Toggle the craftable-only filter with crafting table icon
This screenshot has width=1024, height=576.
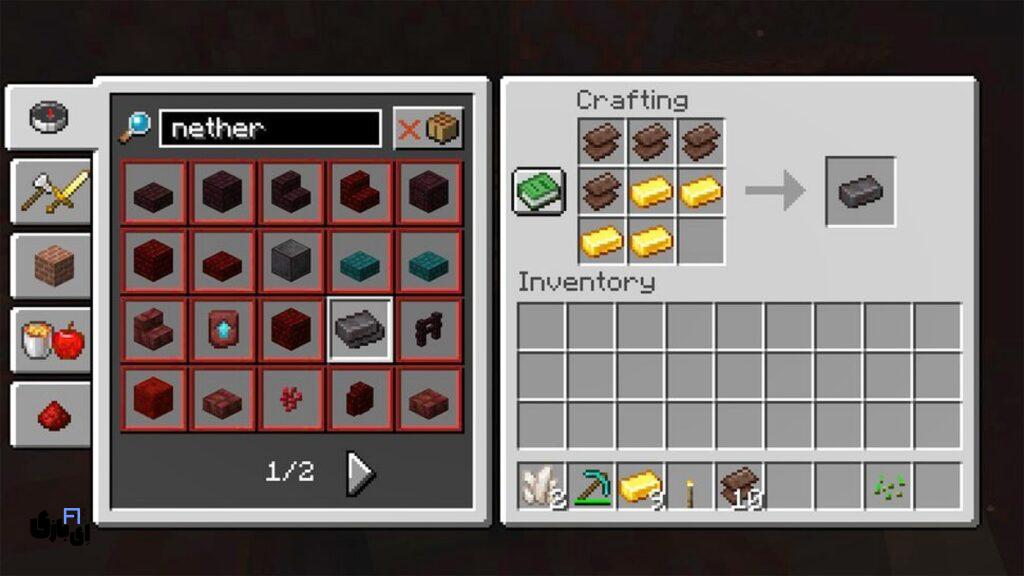click(428, 128)
